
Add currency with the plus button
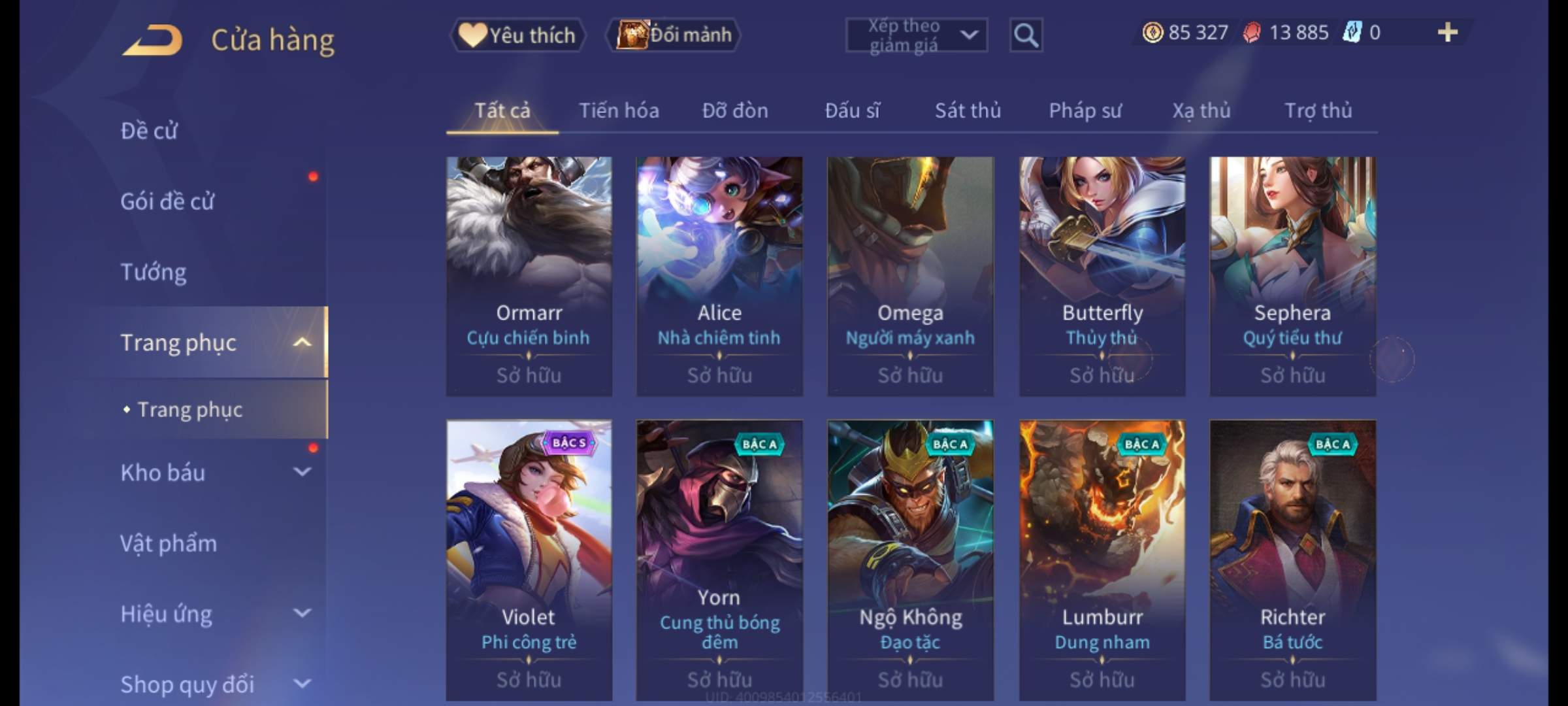[1448, 32]
